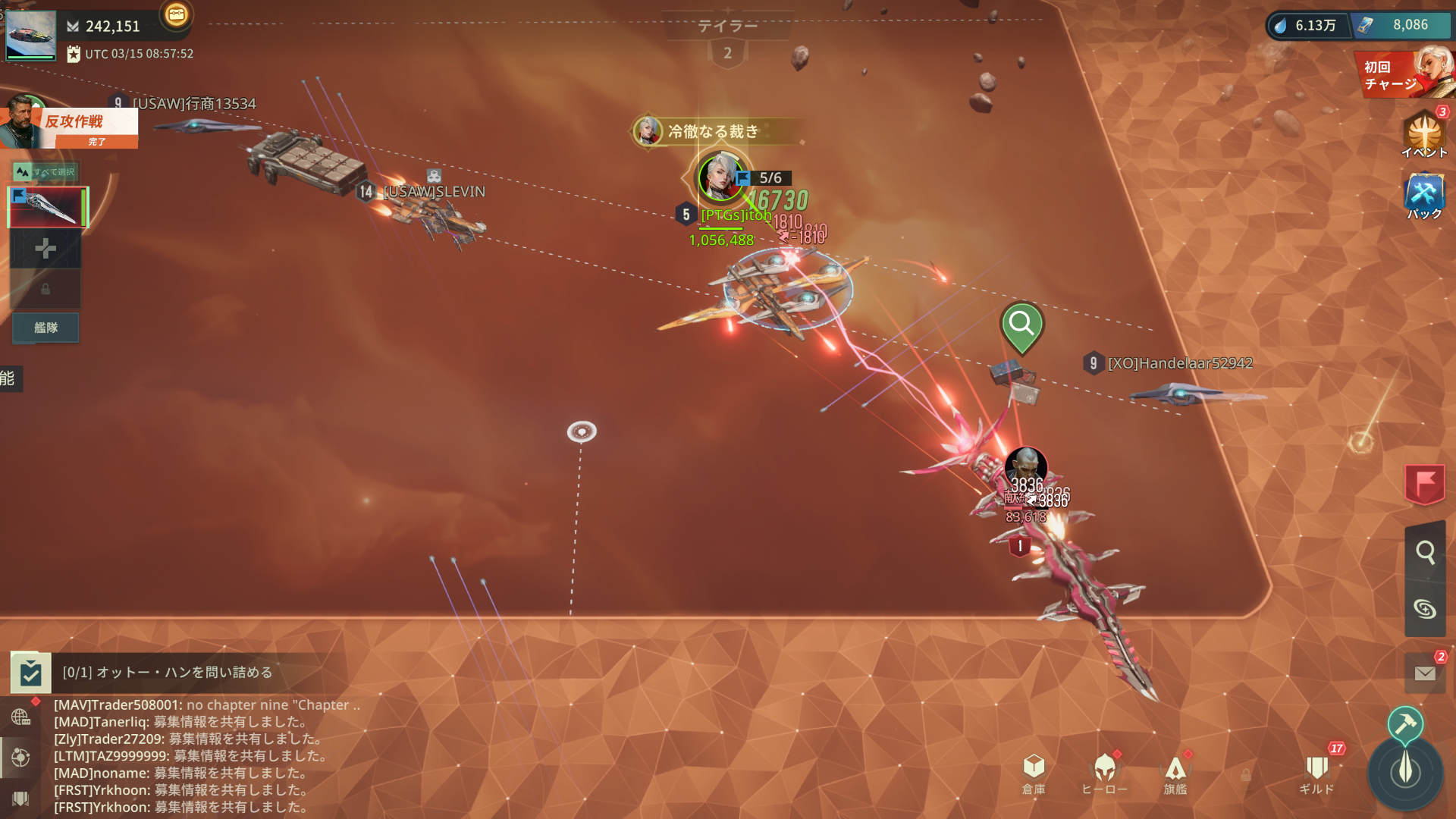1456x819 pixels.
Task: Open the オットー・ハン quest tracker
Action: 167,673
